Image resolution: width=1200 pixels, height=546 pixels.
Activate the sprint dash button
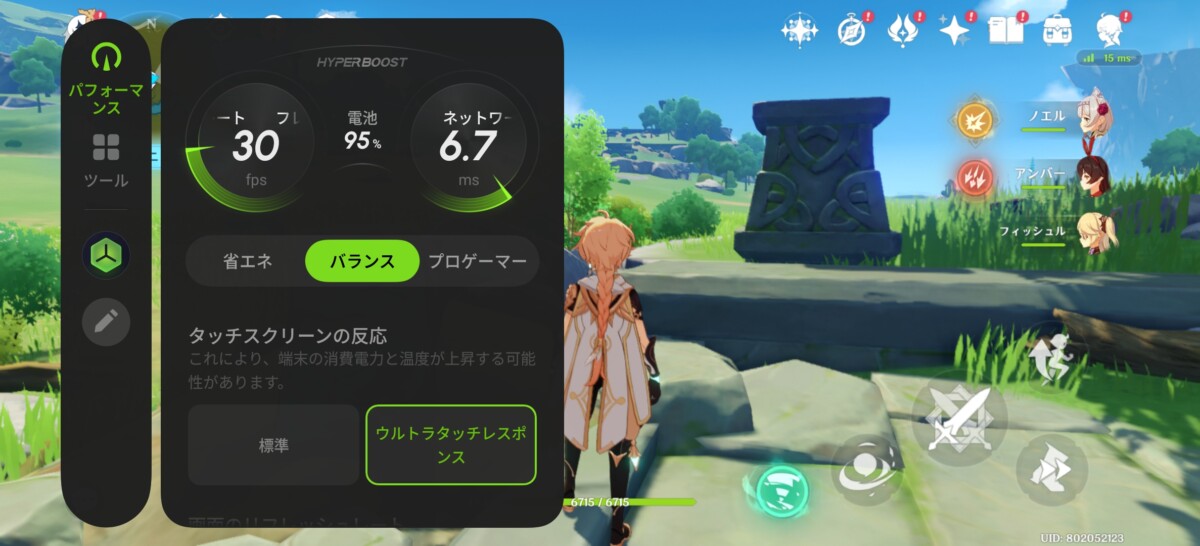(x=1051, y=468)
